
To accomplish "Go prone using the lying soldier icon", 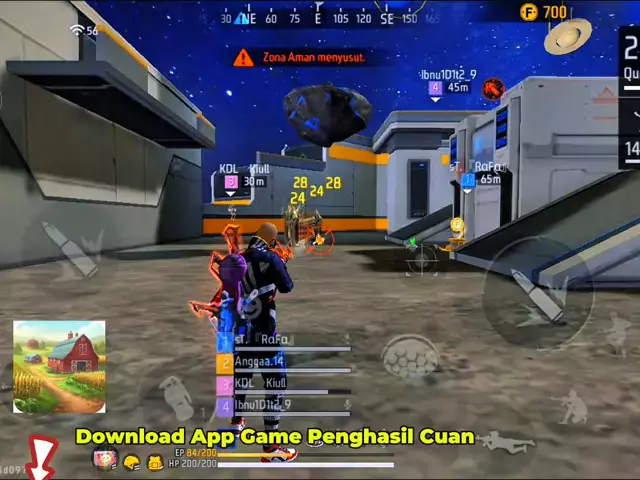I will [506, 441].
